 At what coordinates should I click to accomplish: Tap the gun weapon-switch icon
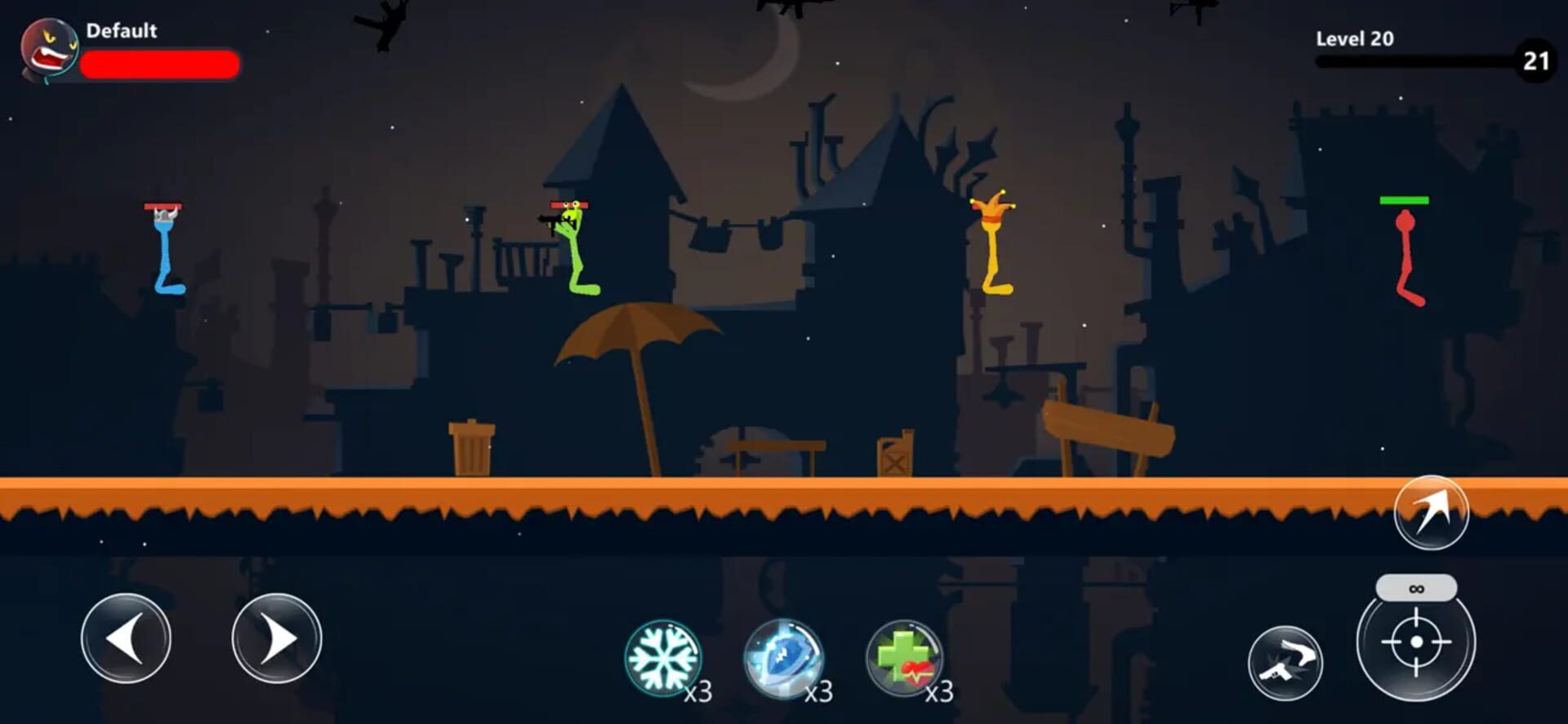click(x=1285, y=664)
